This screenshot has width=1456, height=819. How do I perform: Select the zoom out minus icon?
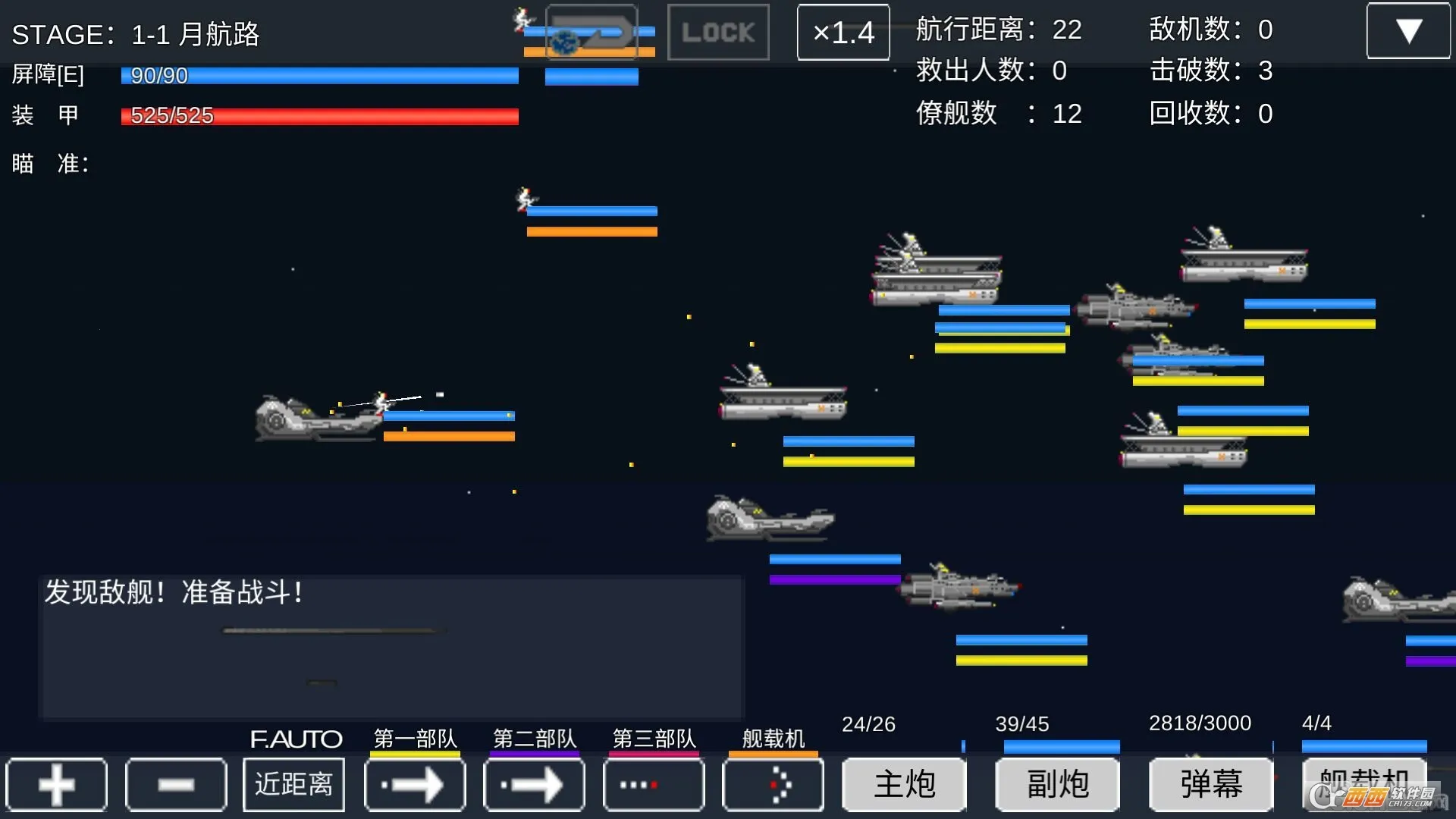click(176, 785)
